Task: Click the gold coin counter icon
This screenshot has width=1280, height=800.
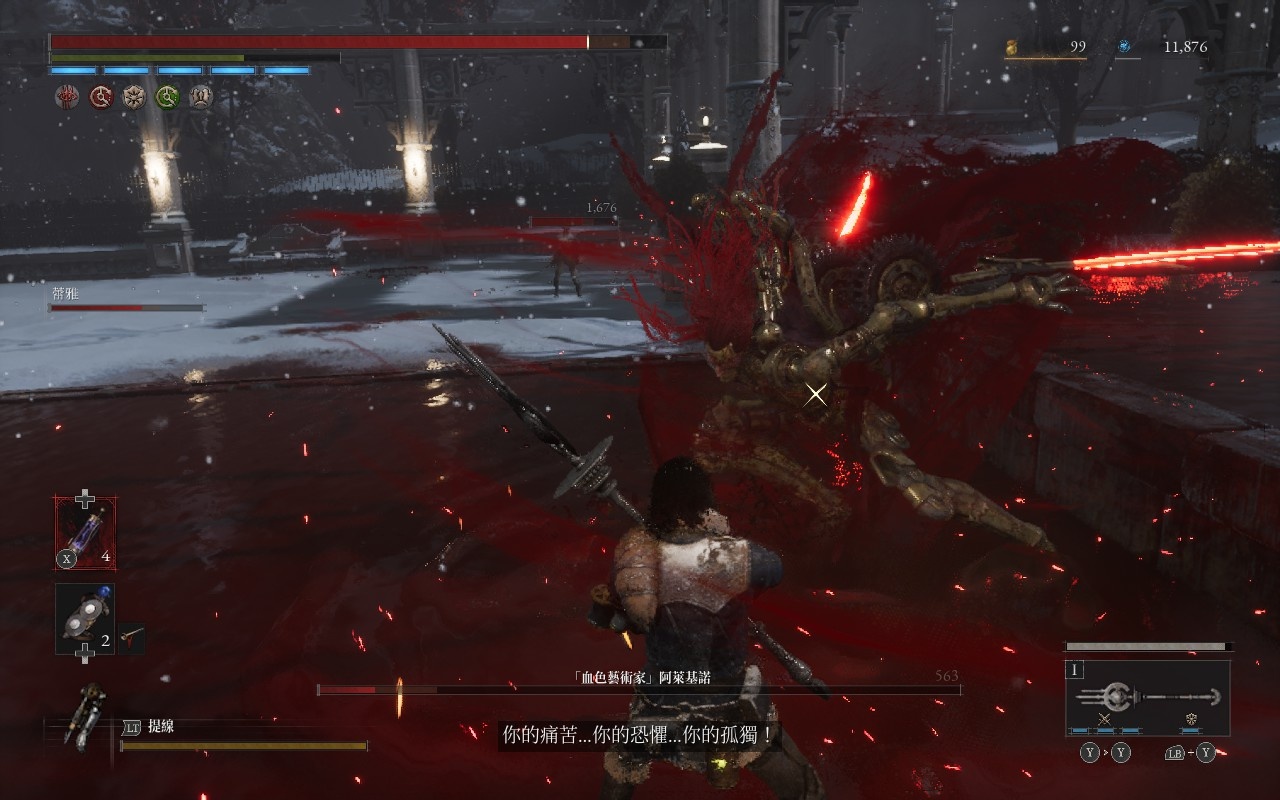Action: (x=1011, y=46)
